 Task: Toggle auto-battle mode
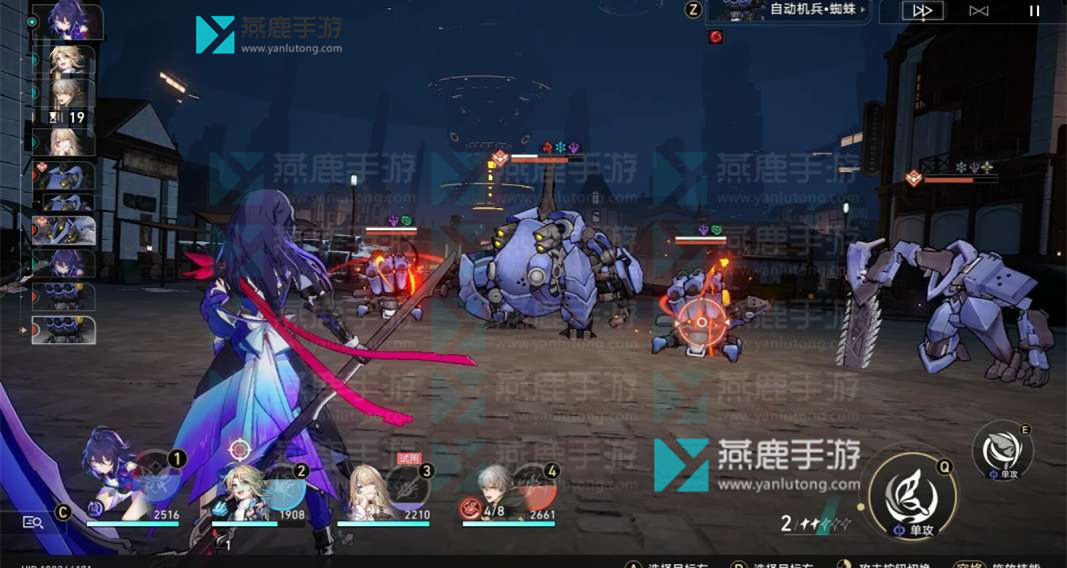pos(979,11)
